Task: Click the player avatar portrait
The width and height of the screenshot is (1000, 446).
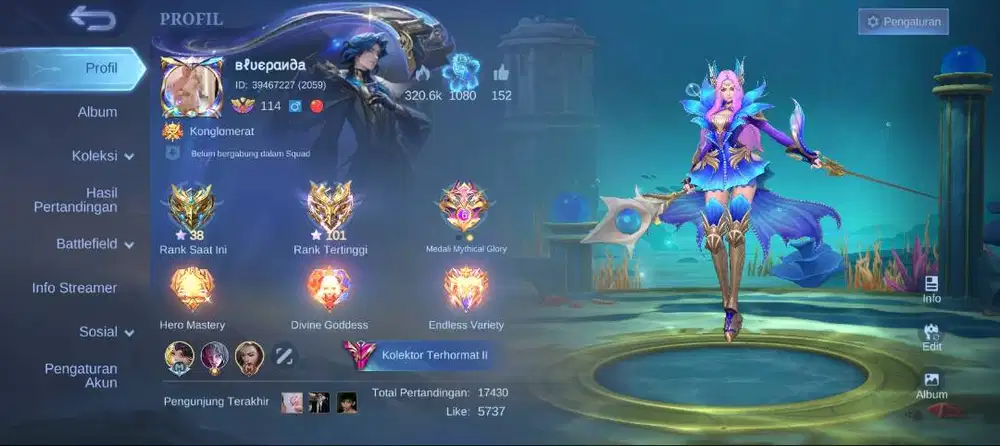Action: [191, 88]
